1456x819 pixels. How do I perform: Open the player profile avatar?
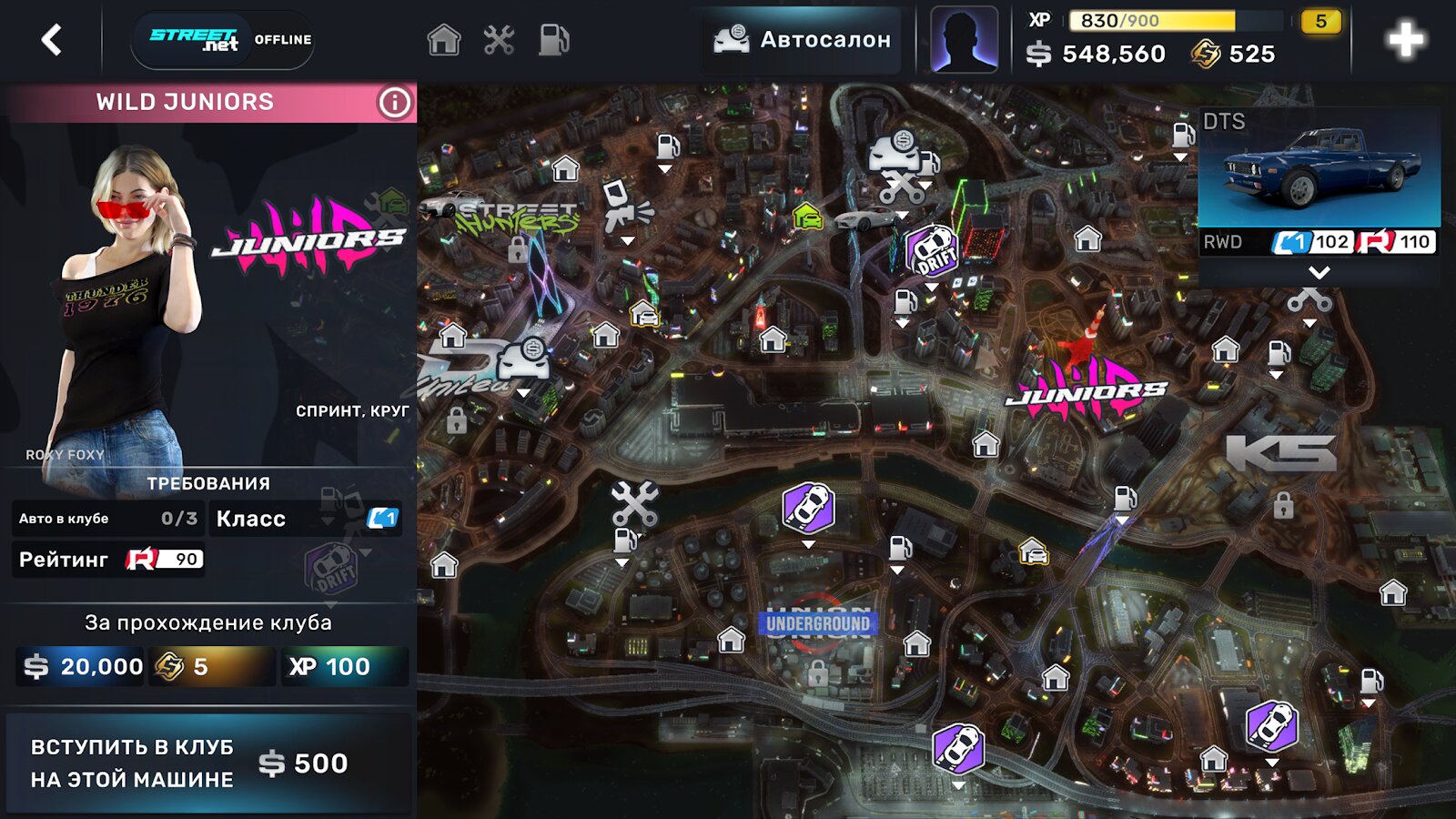tap(964, 40)
